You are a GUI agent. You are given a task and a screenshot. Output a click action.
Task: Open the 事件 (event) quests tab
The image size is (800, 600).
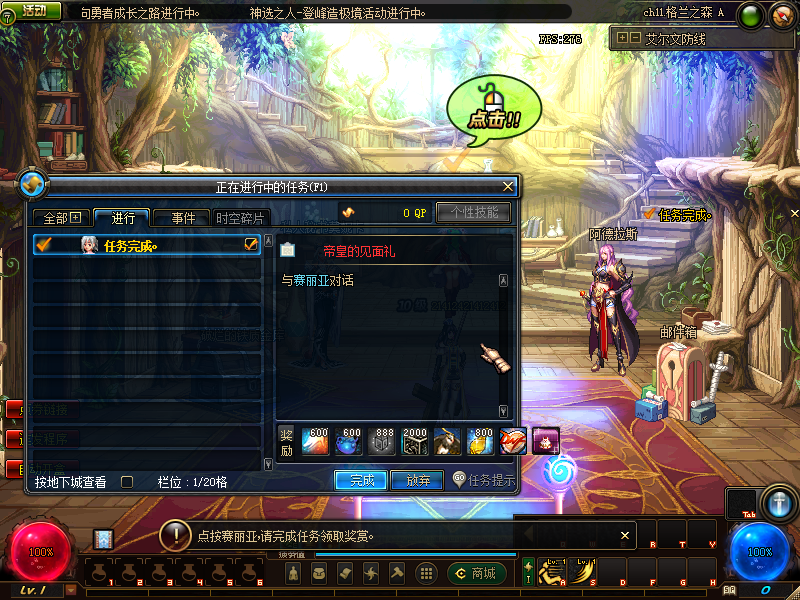click(x=182, y=218)
